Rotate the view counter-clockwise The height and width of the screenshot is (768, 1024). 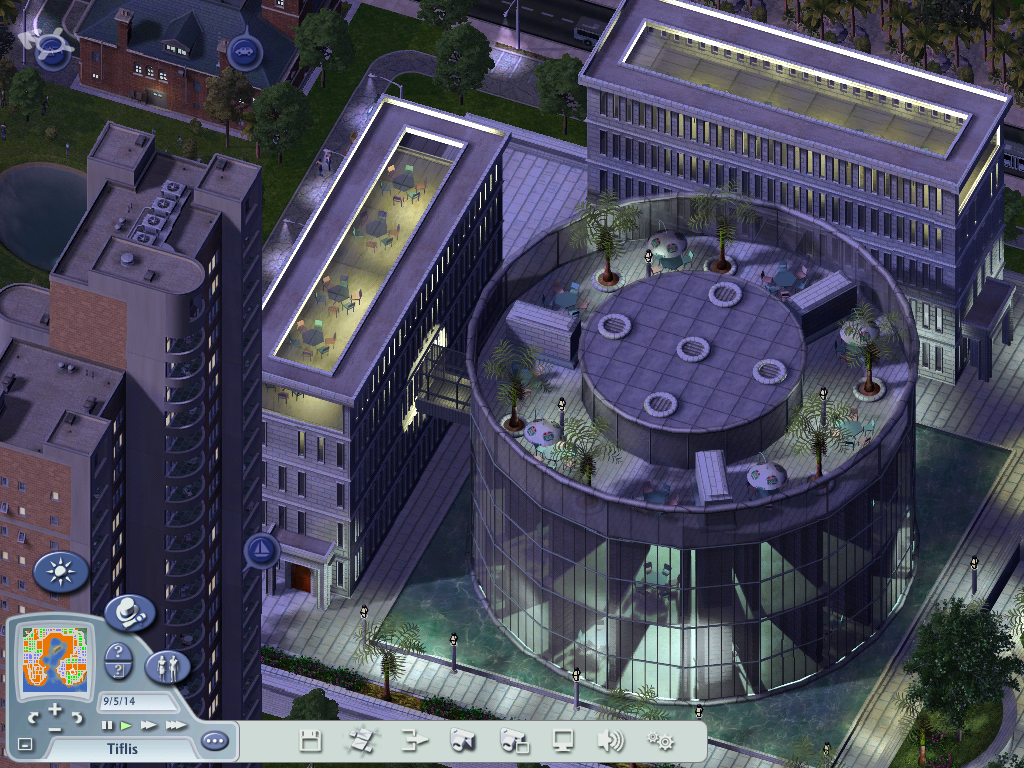click(33, 717)
